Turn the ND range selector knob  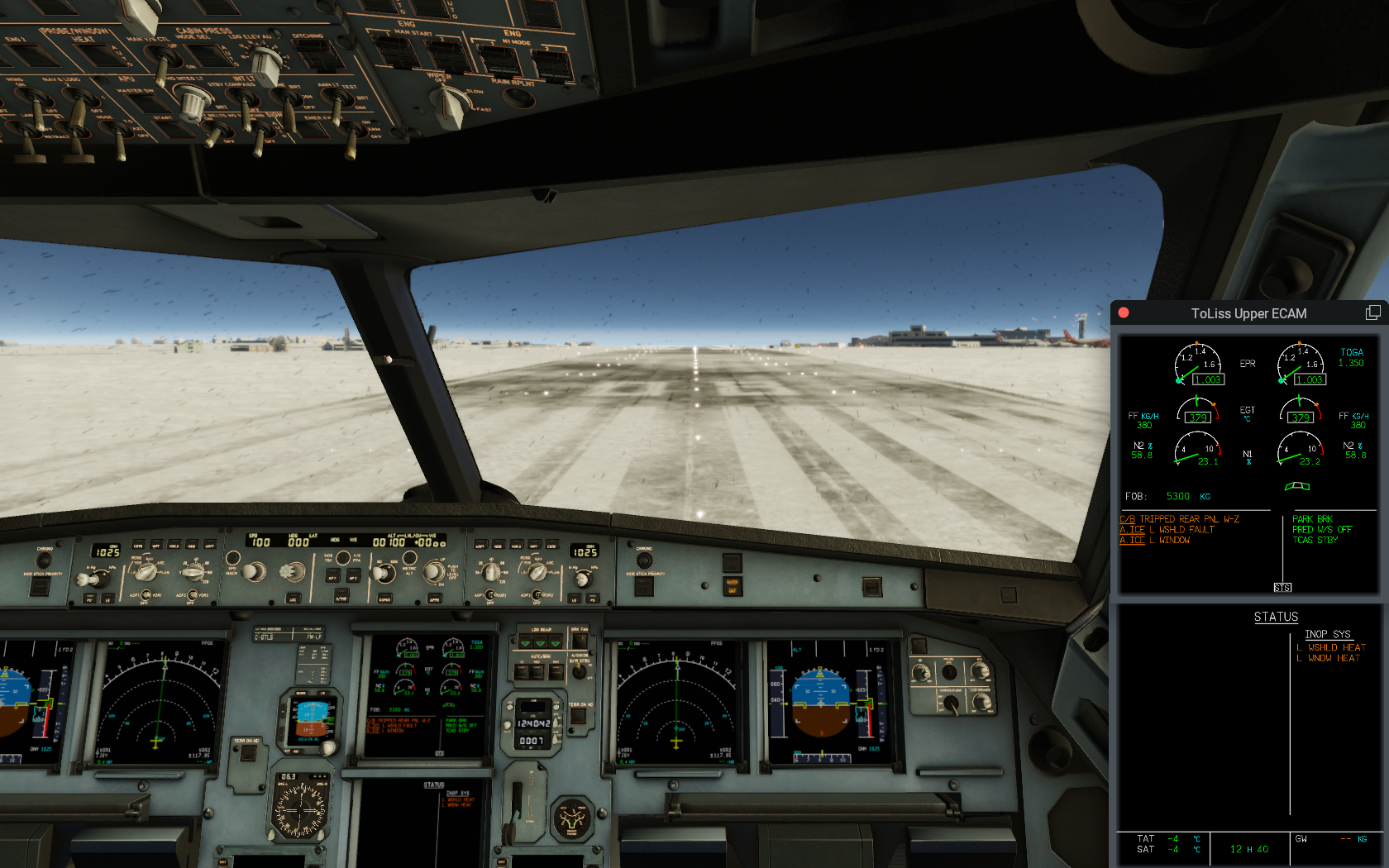193,571
